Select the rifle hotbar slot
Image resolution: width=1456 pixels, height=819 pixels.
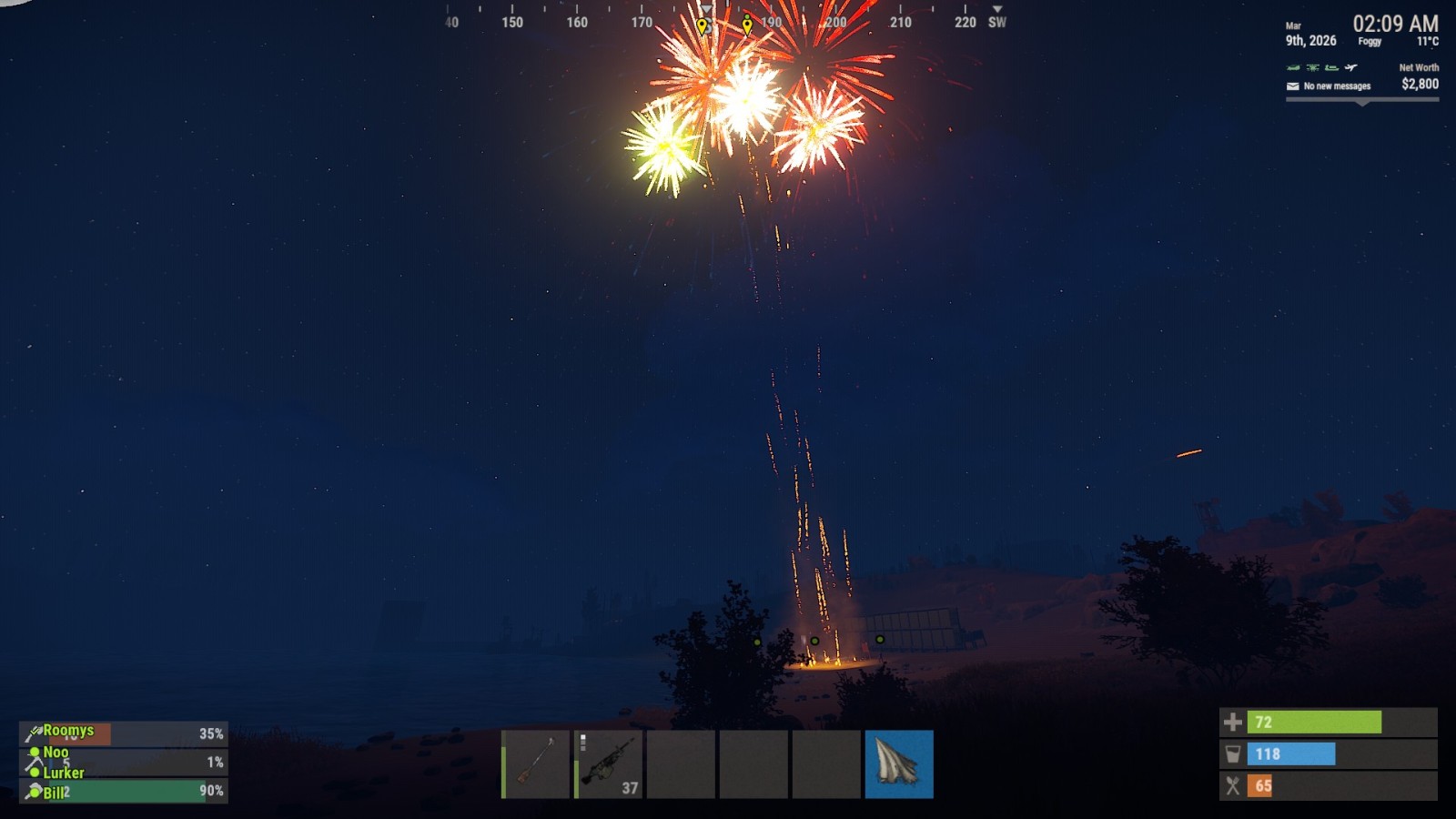pos(536,763)
